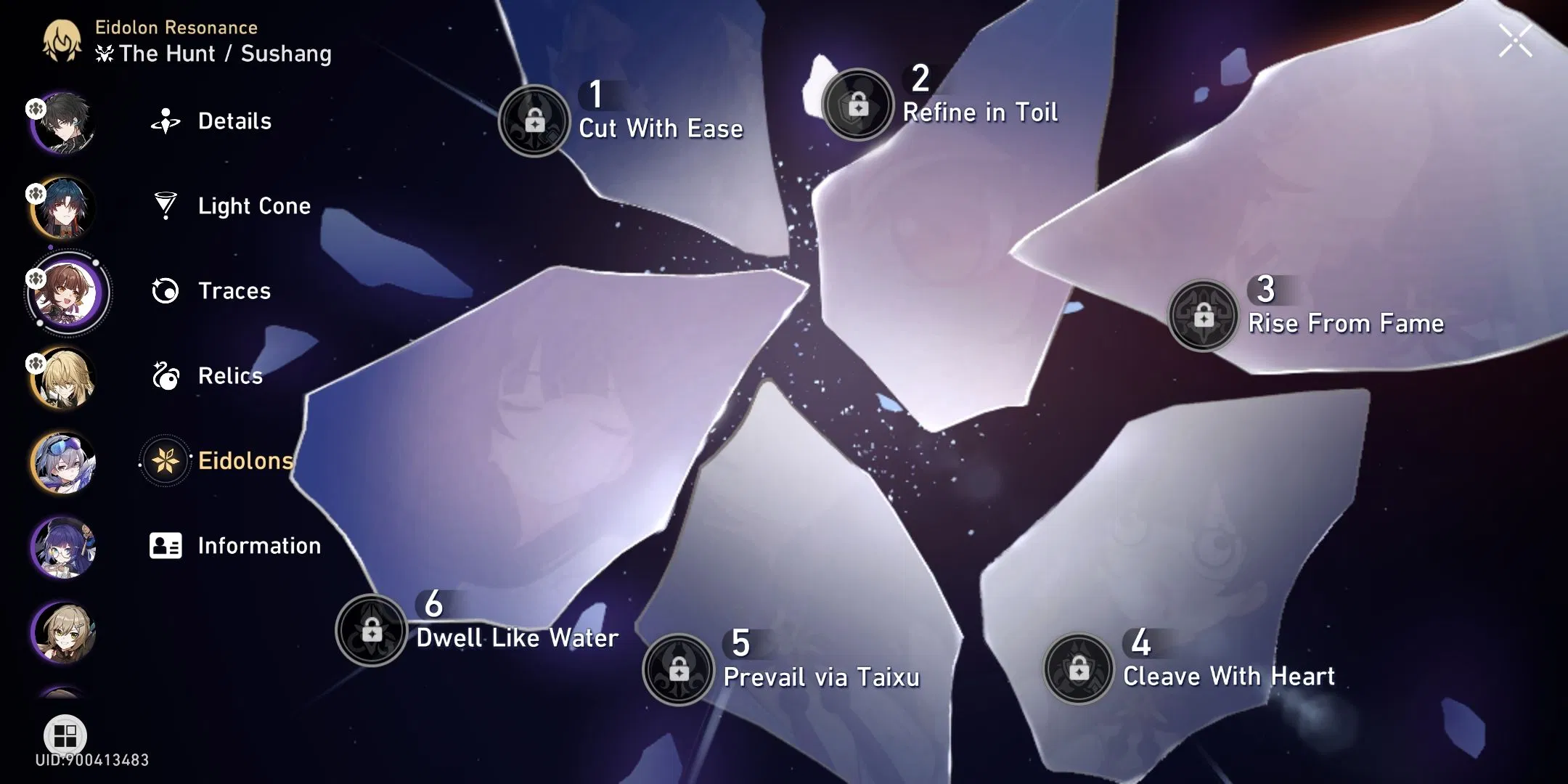Switch to the Information menu entry
The height and width of the screenshot is (784, 1568).
tap(258, 545)
